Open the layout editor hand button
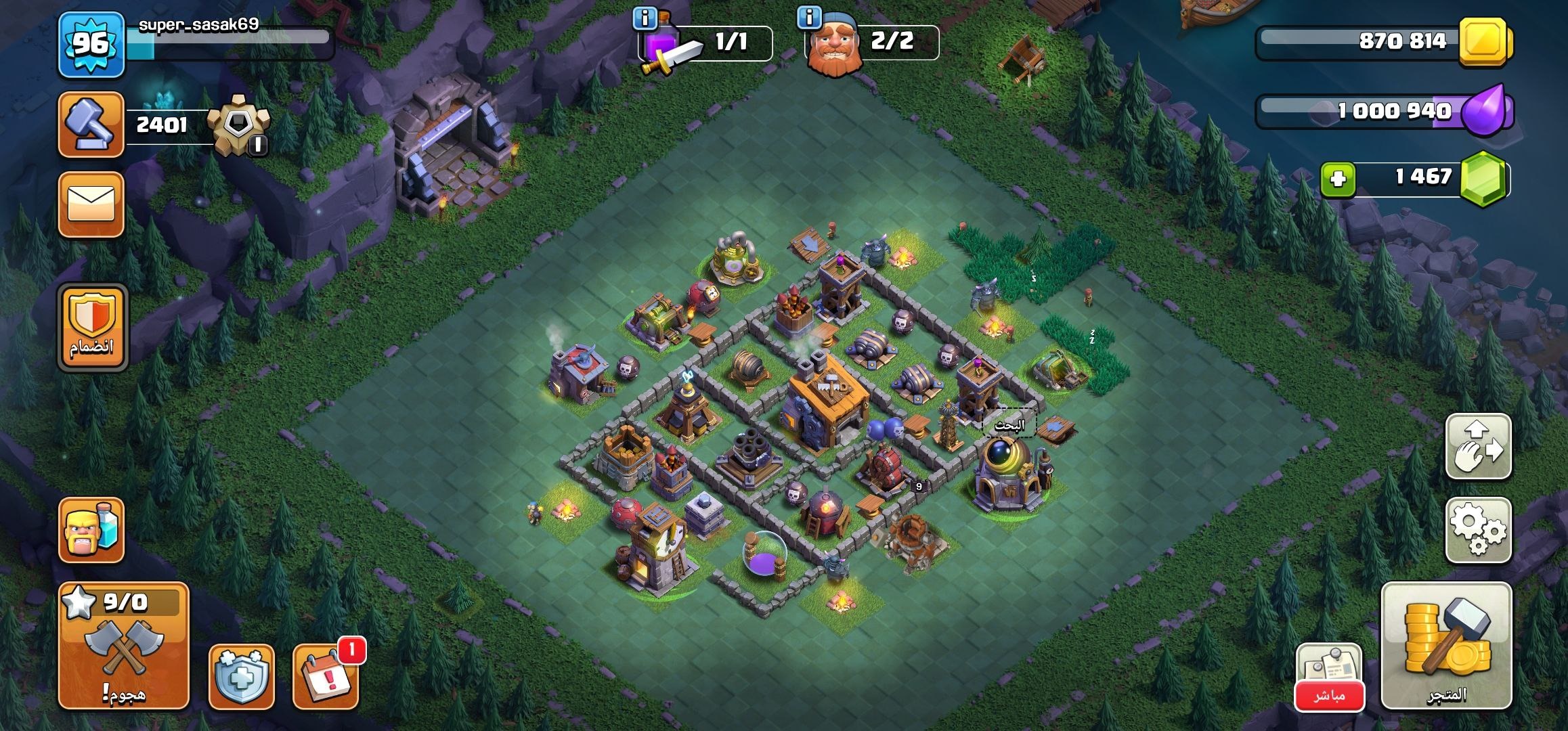 coord(1478,447)
